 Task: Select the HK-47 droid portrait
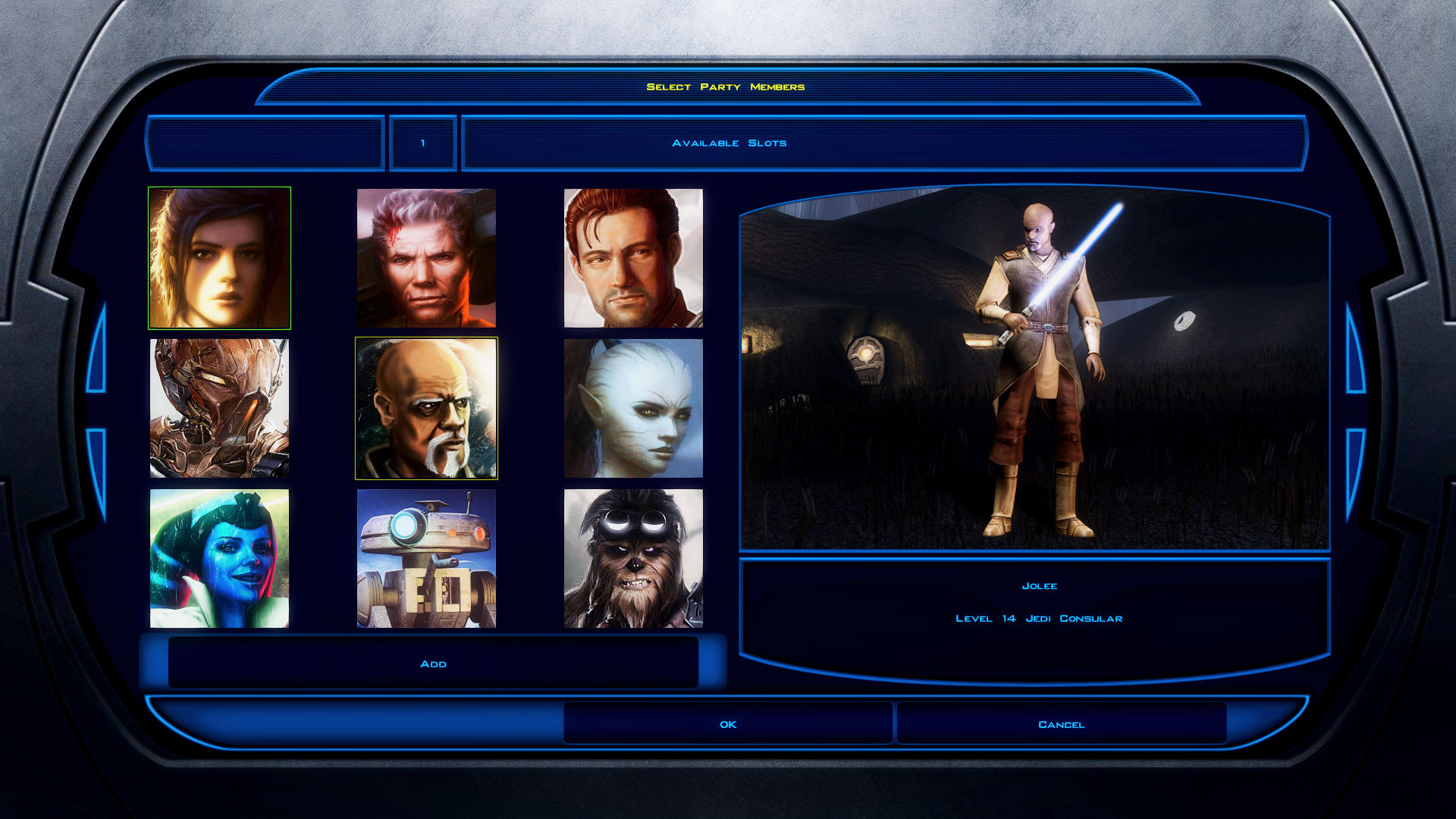pyautogui.click(x=219, y=408)
